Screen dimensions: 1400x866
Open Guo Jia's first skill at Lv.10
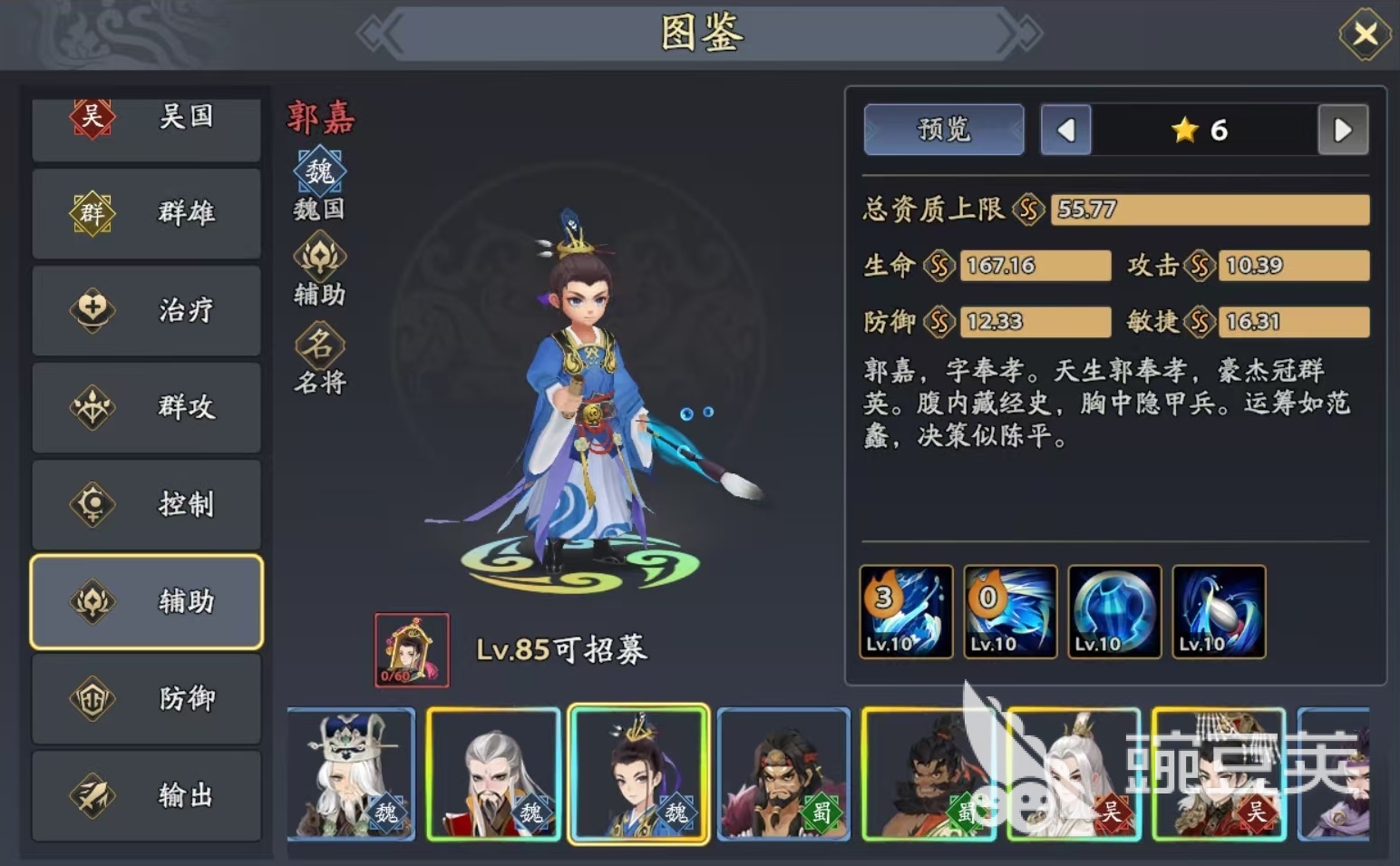tap(905, 610)
